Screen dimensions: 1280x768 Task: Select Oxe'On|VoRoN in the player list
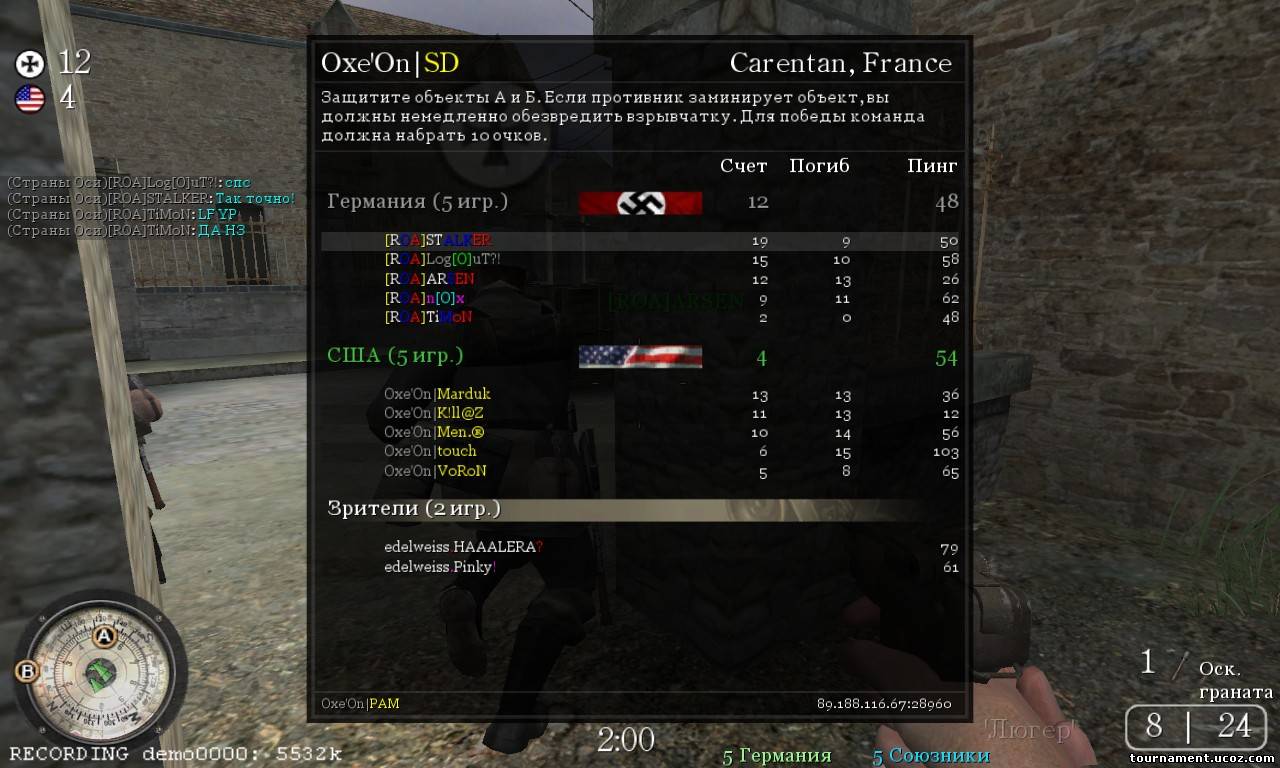pos(435,471)
